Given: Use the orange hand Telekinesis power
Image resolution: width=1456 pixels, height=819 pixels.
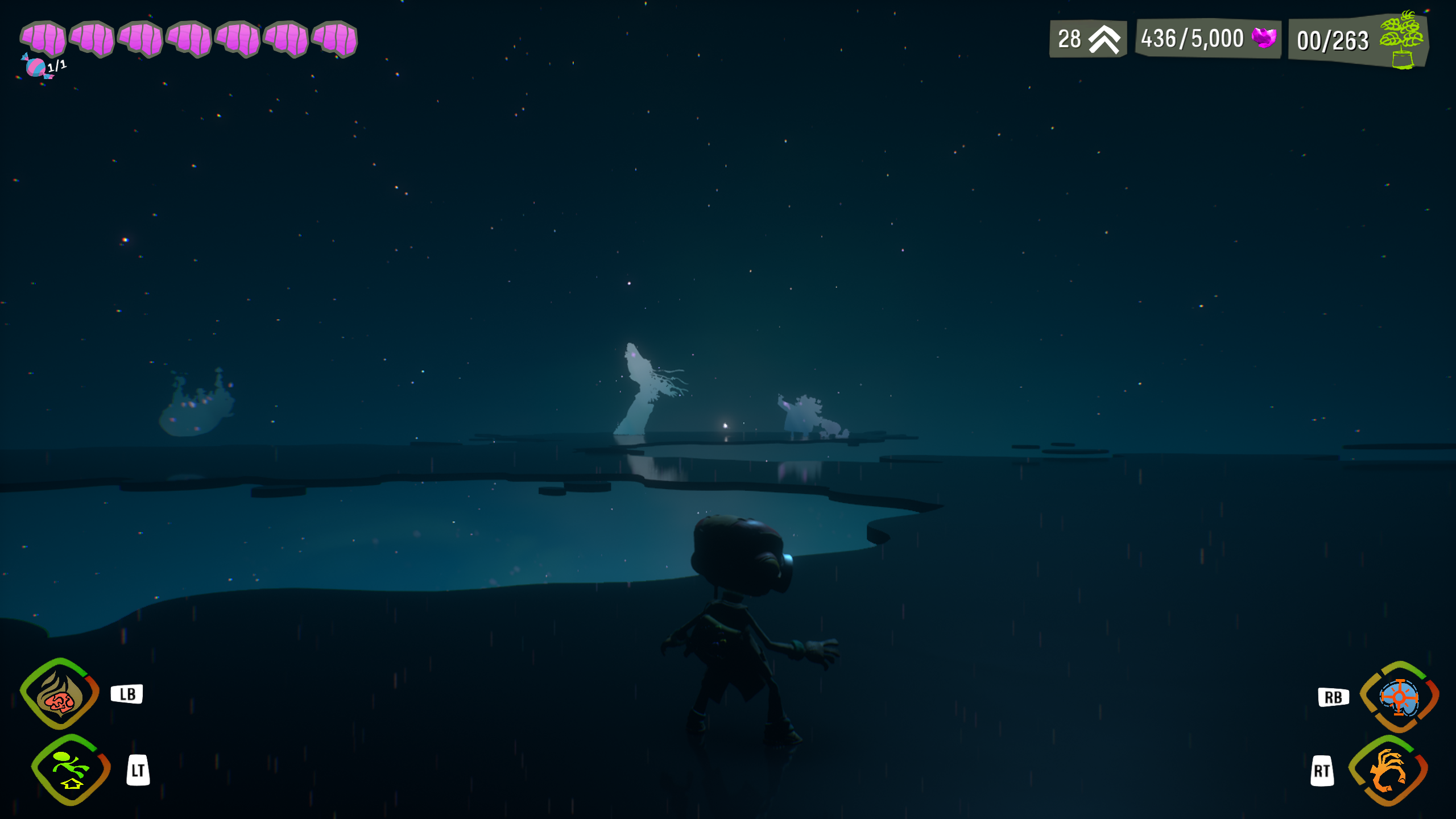Looking at the screenshot, I should coord(1388,771).
